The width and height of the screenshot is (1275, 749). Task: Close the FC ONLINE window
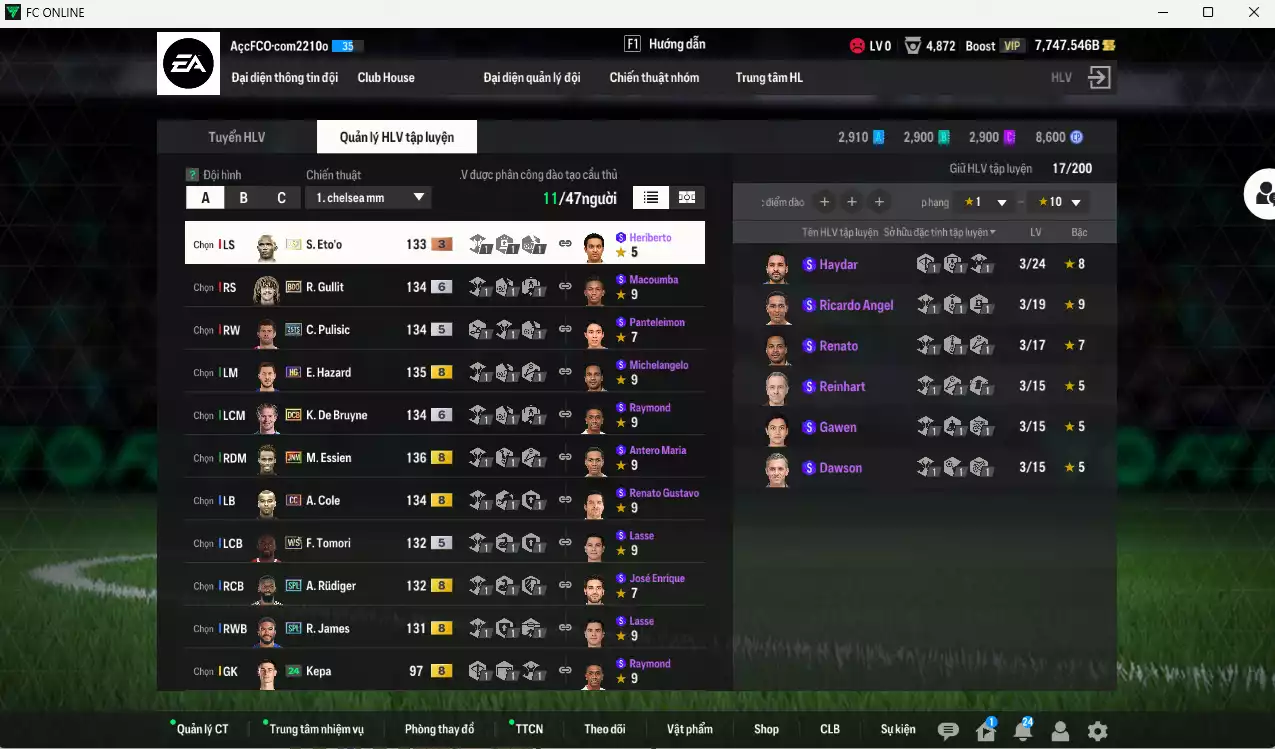point(1254,12)
